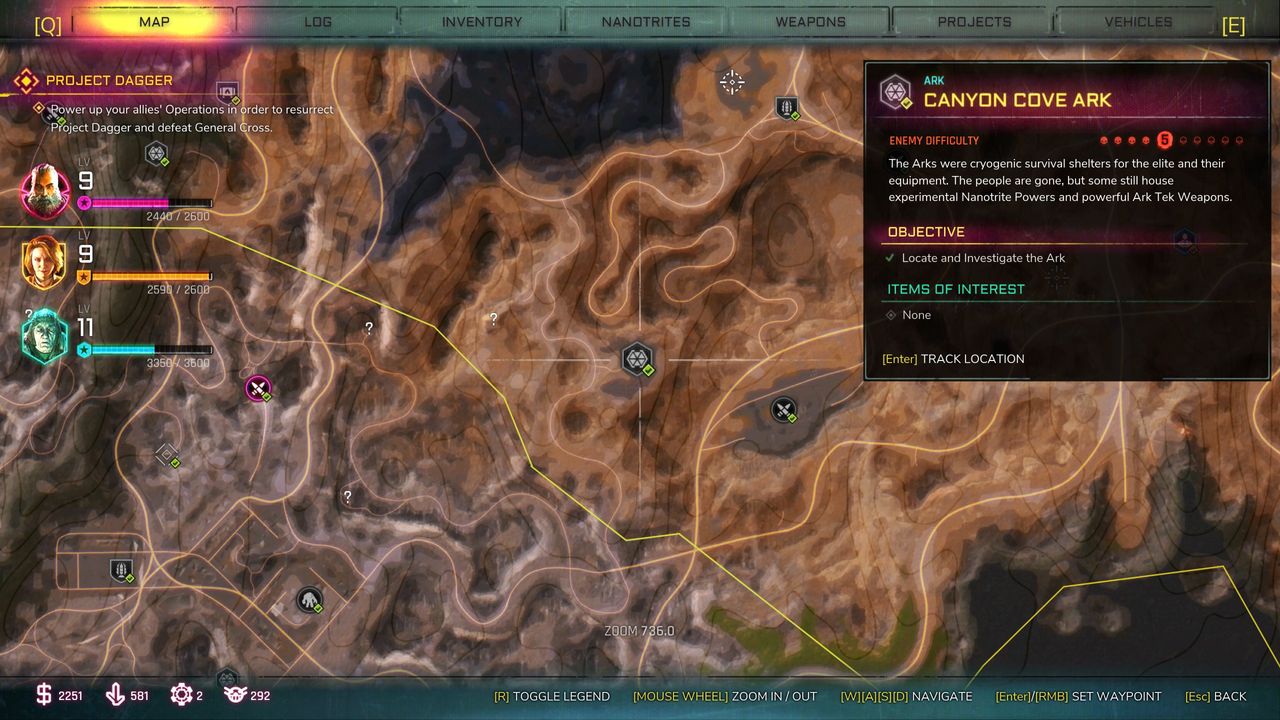Go to the Weapons tab
Screen dimensions: 1280x720
[x=810, y=21]
